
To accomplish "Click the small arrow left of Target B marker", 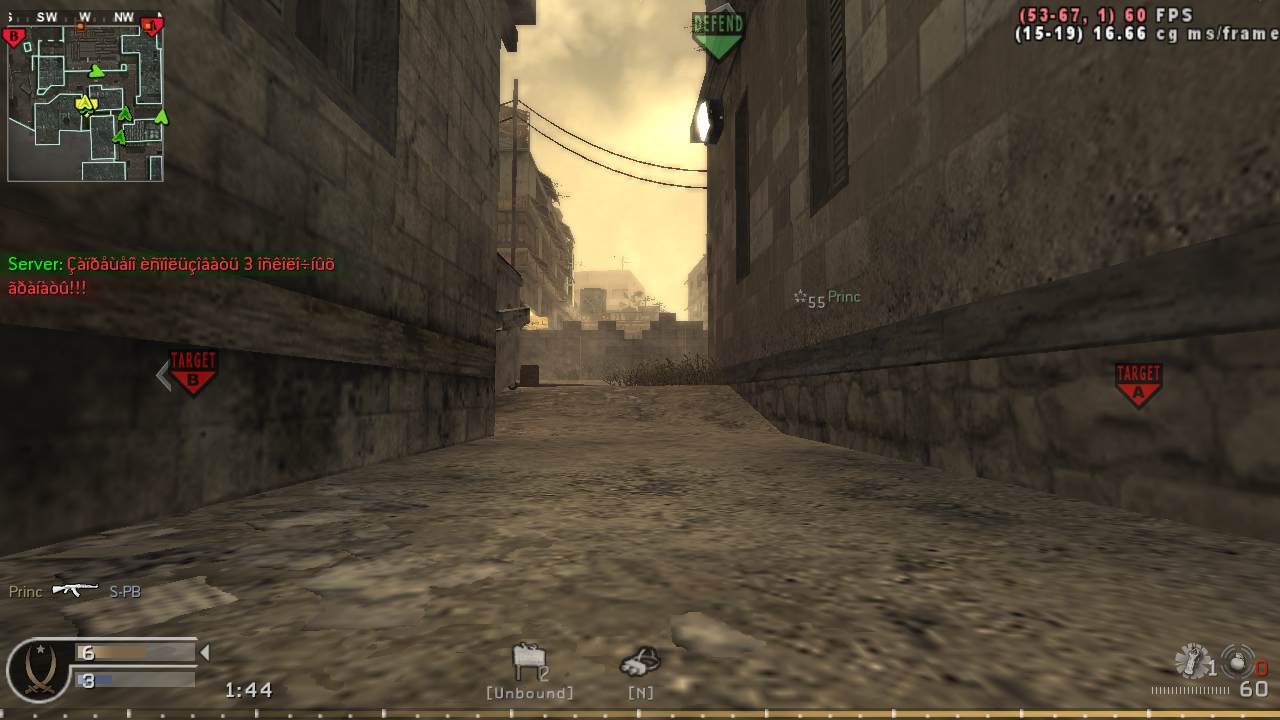I will (161, 374).
